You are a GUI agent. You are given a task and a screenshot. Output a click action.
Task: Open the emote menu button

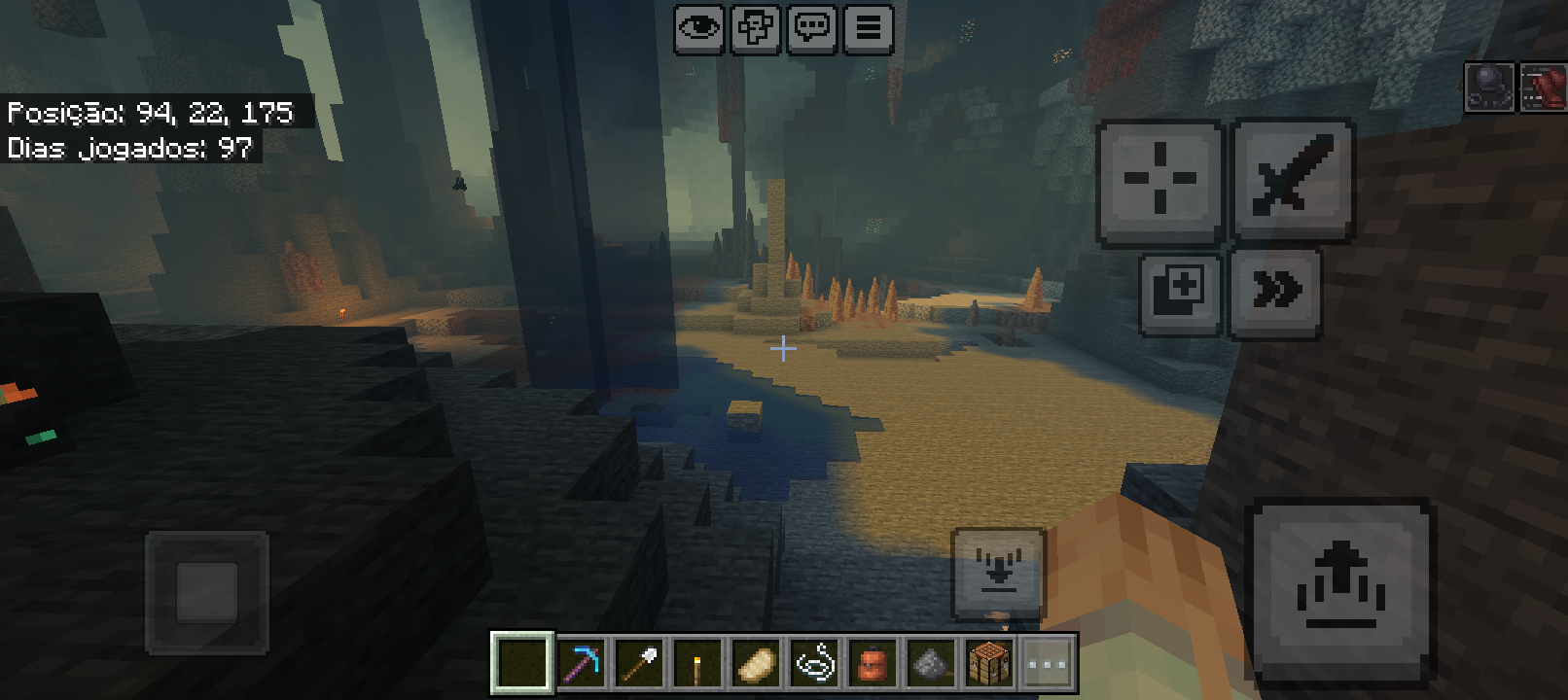click(756, 28)
